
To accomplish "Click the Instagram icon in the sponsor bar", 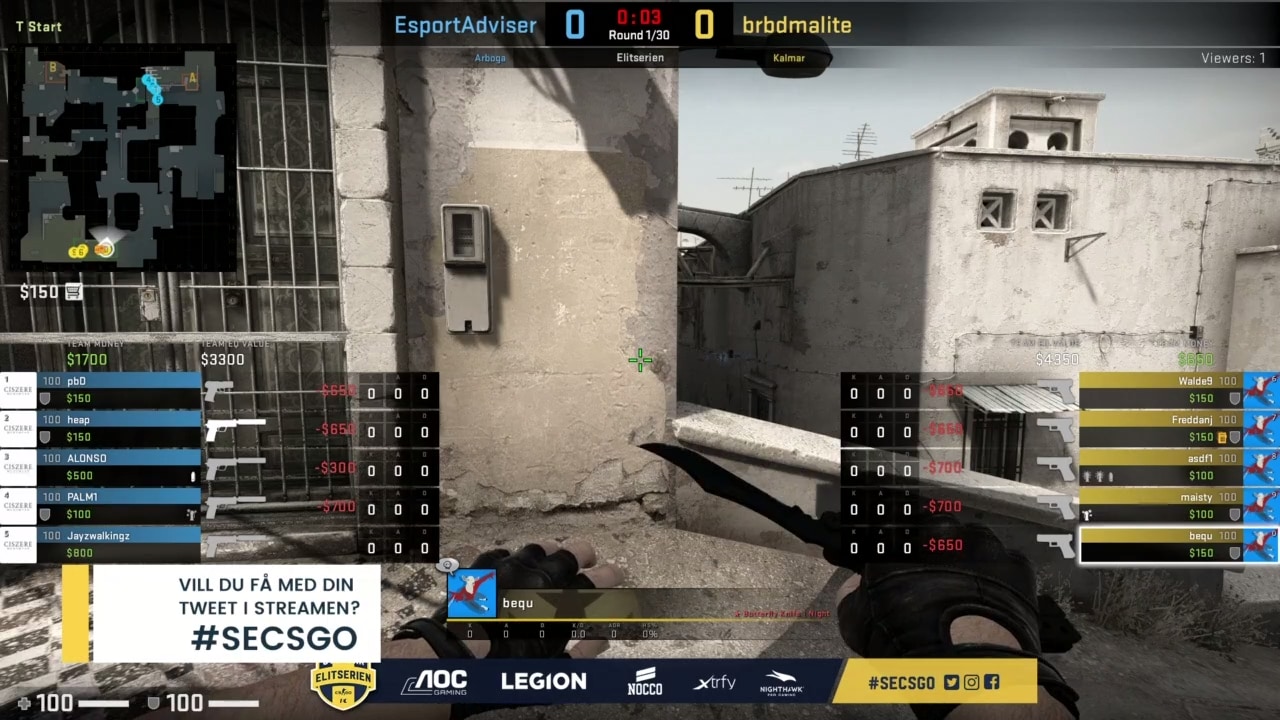I will (x=971, y=682).
